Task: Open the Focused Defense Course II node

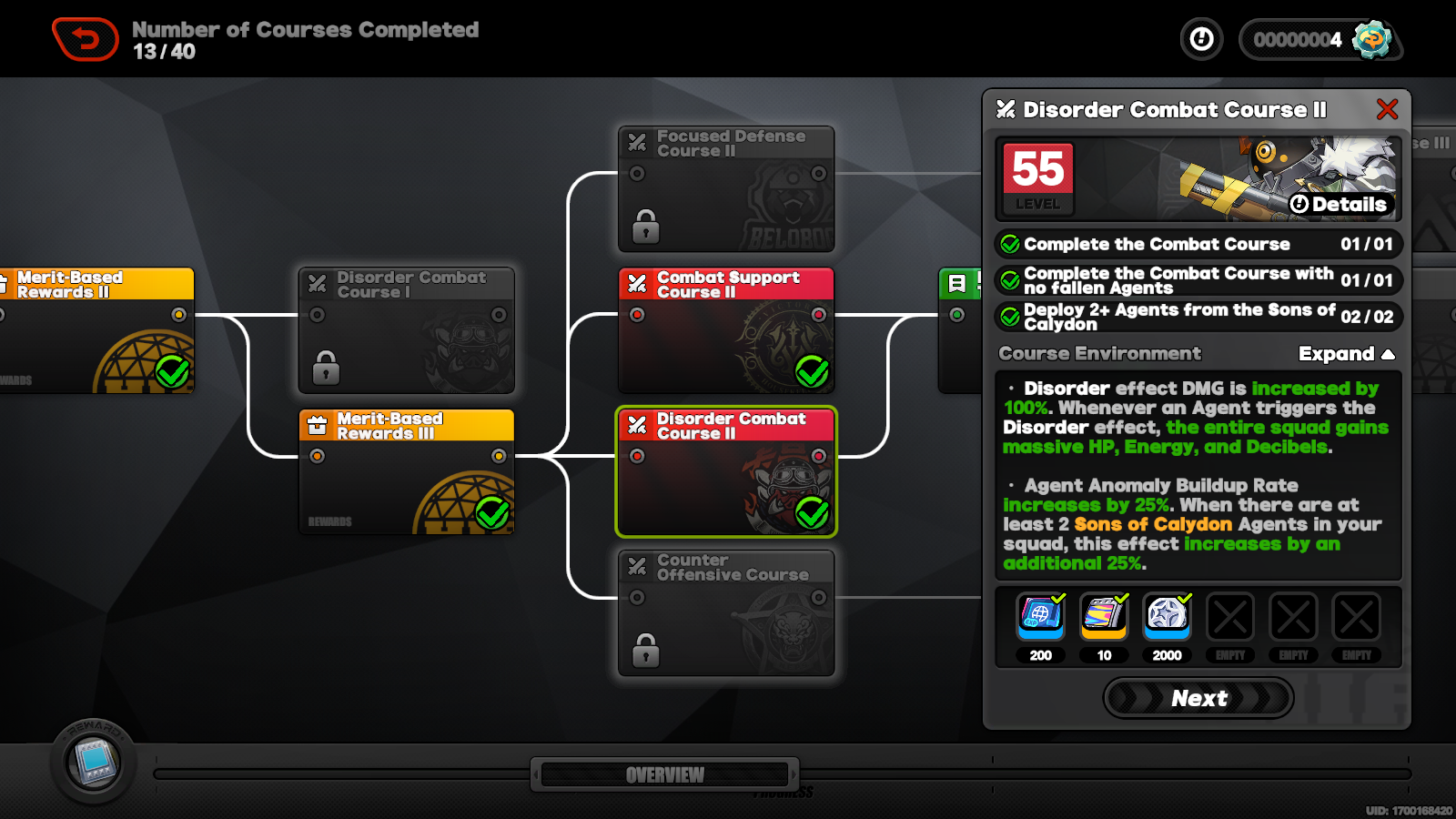Action: coord(725,190)
